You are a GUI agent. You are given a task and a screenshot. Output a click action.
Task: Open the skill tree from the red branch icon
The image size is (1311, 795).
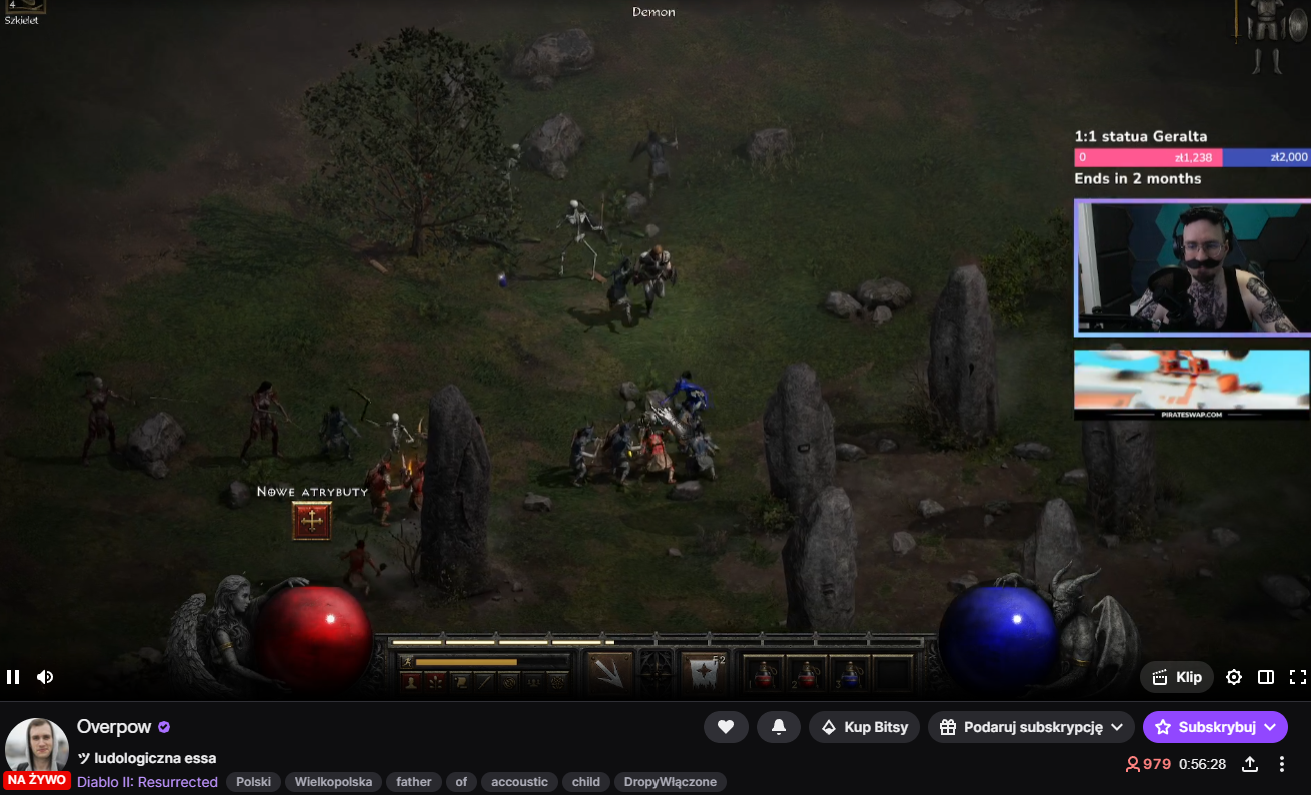click(x=436, y=682)
